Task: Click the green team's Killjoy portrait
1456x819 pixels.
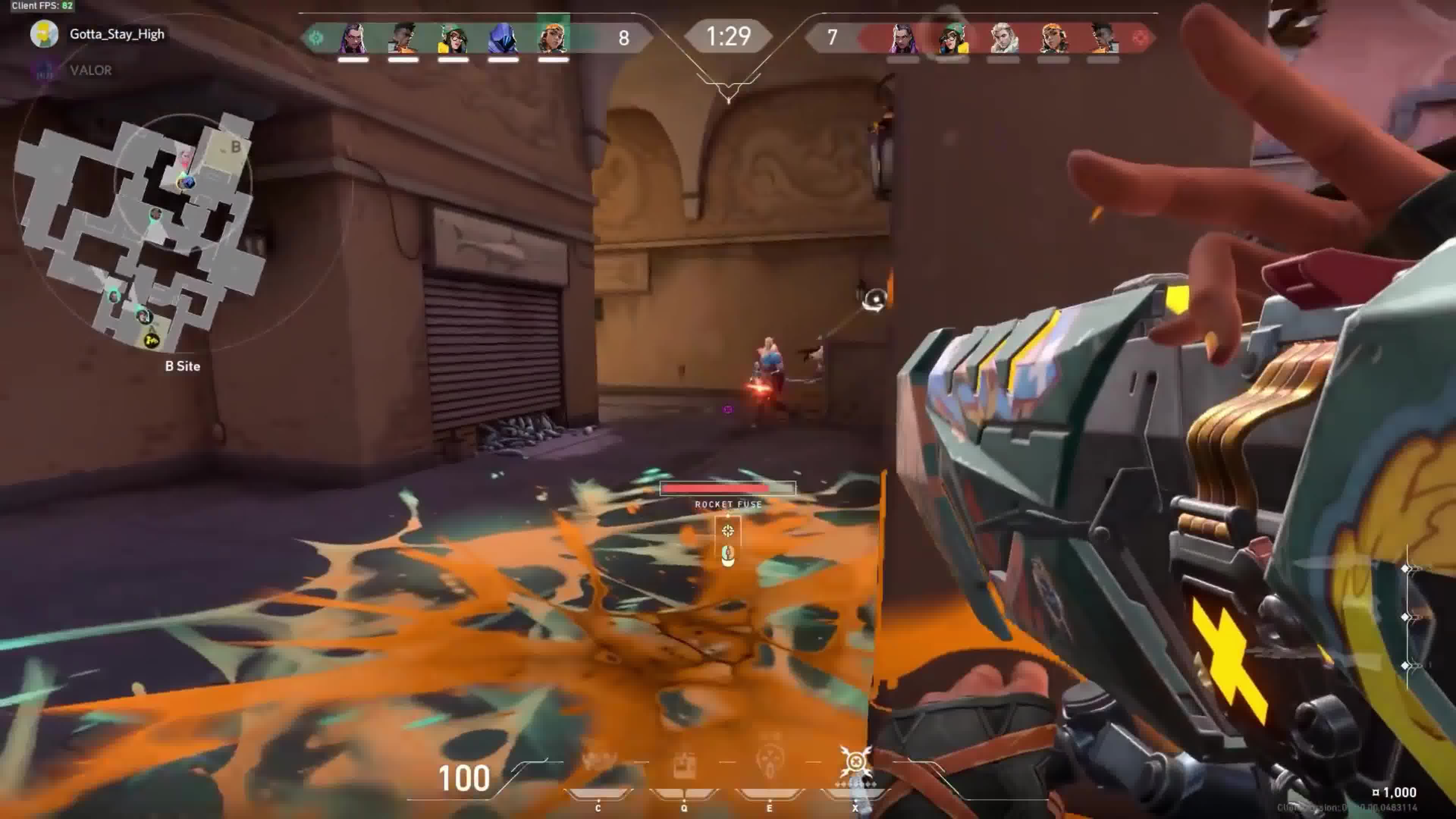Action: [453, 38]
